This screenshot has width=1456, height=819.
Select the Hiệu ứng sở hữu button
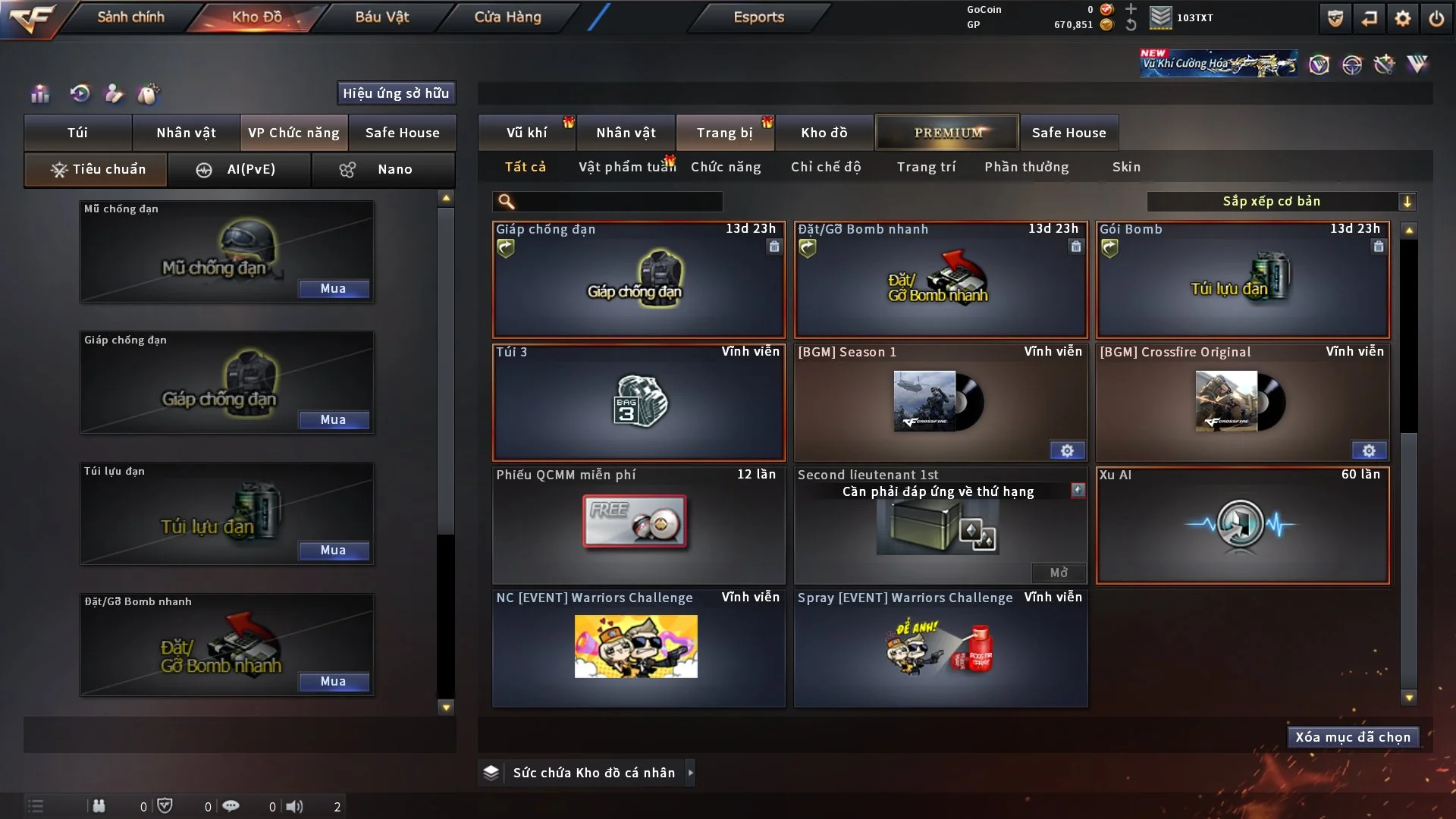pos(396,93)
